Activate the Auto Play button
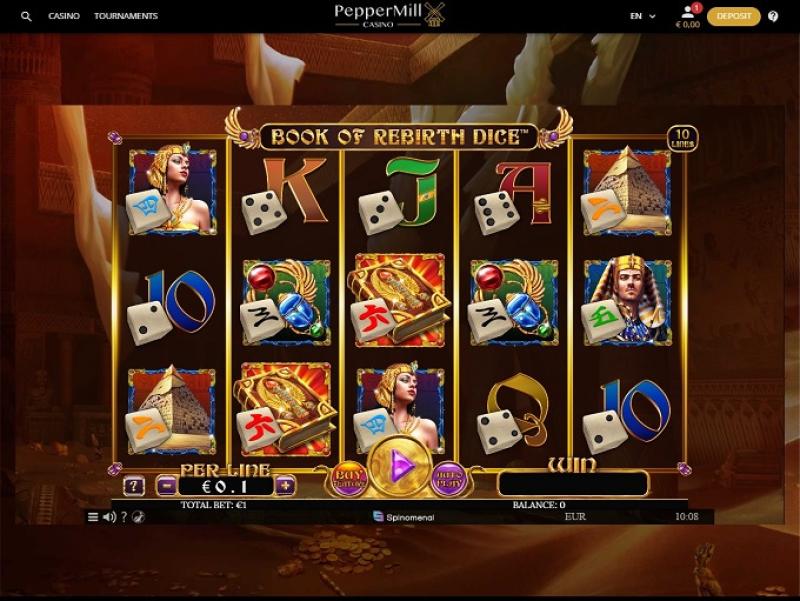Image resolution: width=800 pixels, height=601 pixels. (x=449, y=478)
